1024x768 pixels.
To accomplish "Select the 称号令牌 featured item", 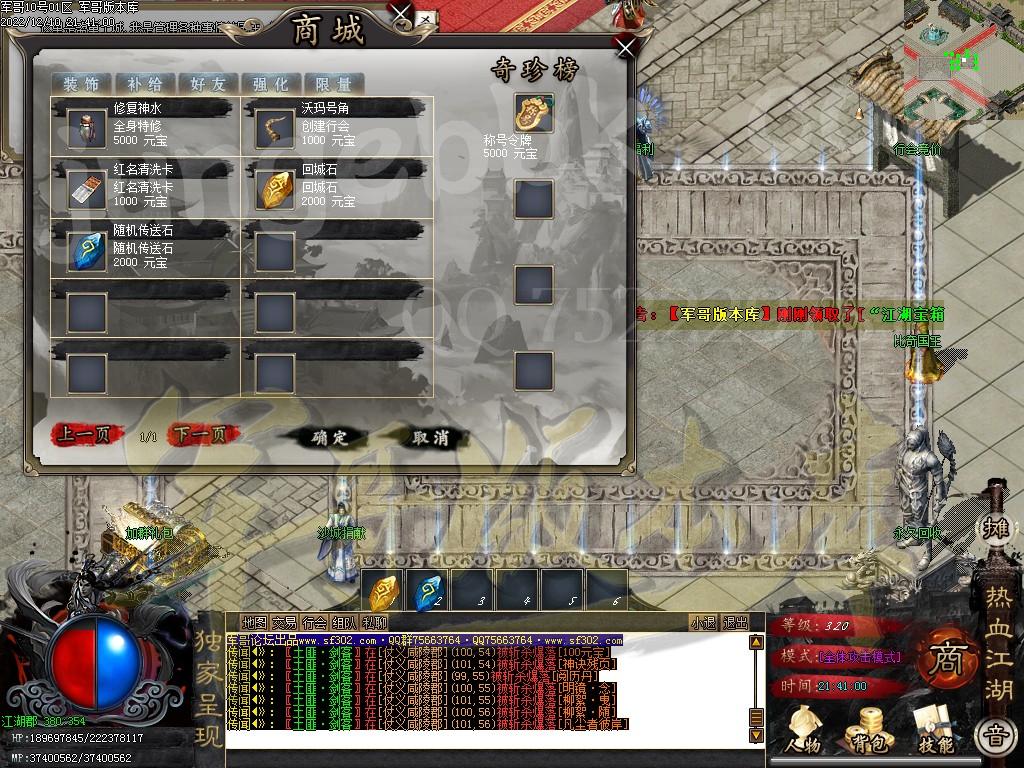I will point(534,114).
